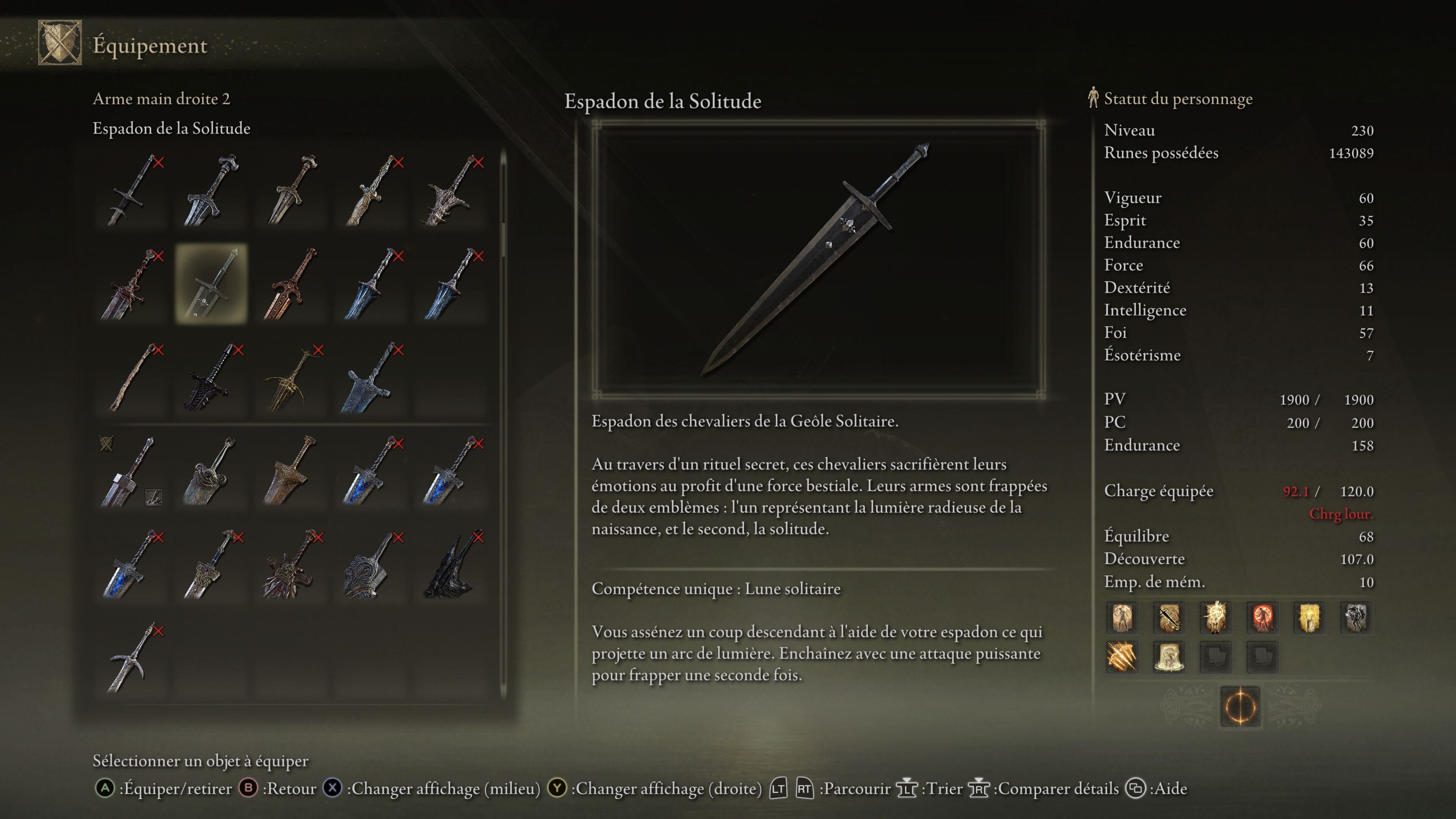
Task: Select the bony root-covered greatsword
Action: [451, 190]
